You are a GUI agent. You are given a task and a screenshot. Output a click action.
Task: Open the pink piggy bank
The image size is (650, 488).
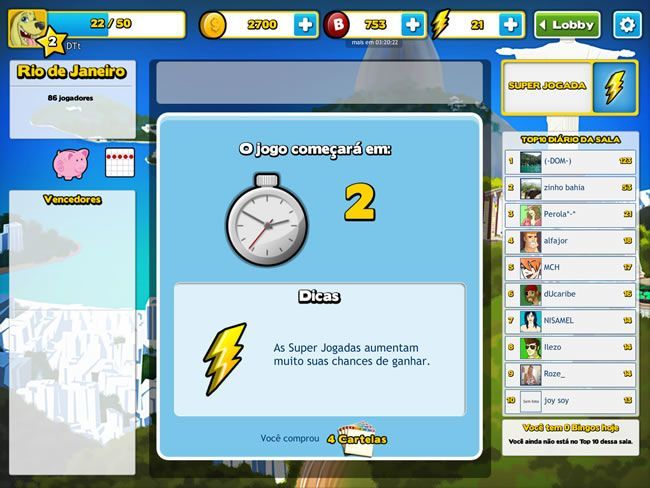[70, 162]
